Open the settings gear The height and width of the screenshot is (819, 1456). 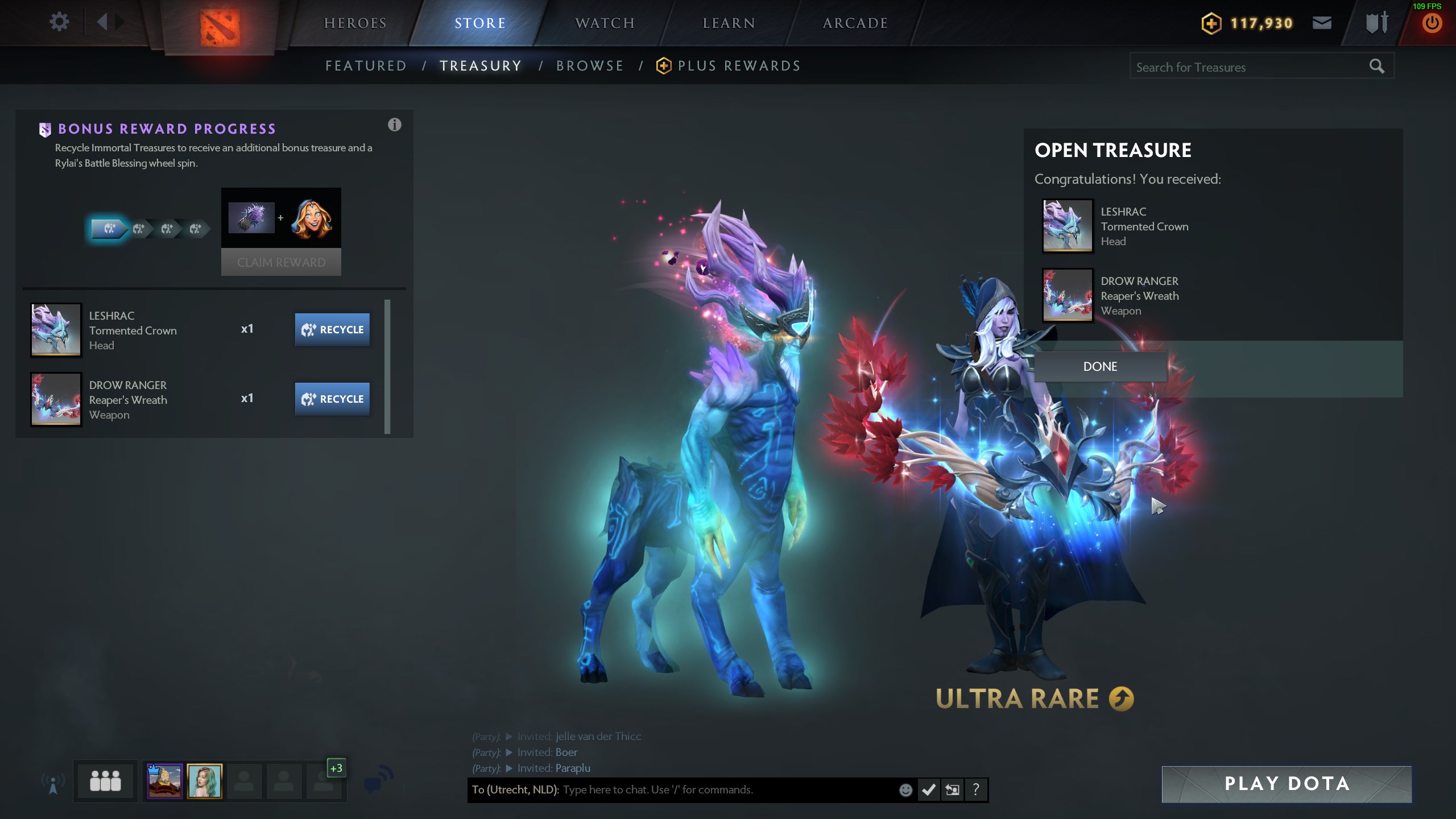coord(59,23)
